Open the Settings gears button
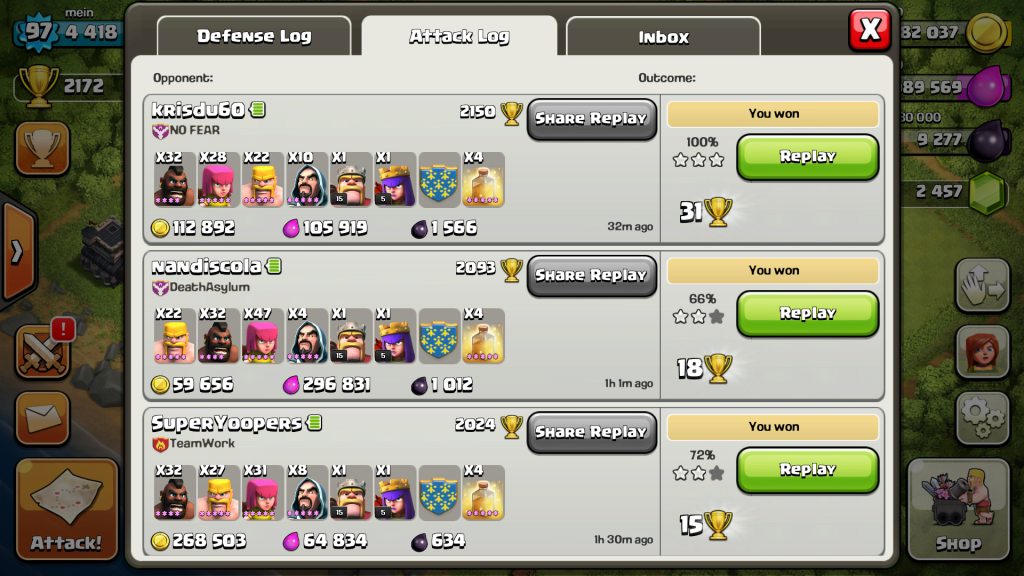Viewport: 1024px width, 576px height. (x=981, y=416)
